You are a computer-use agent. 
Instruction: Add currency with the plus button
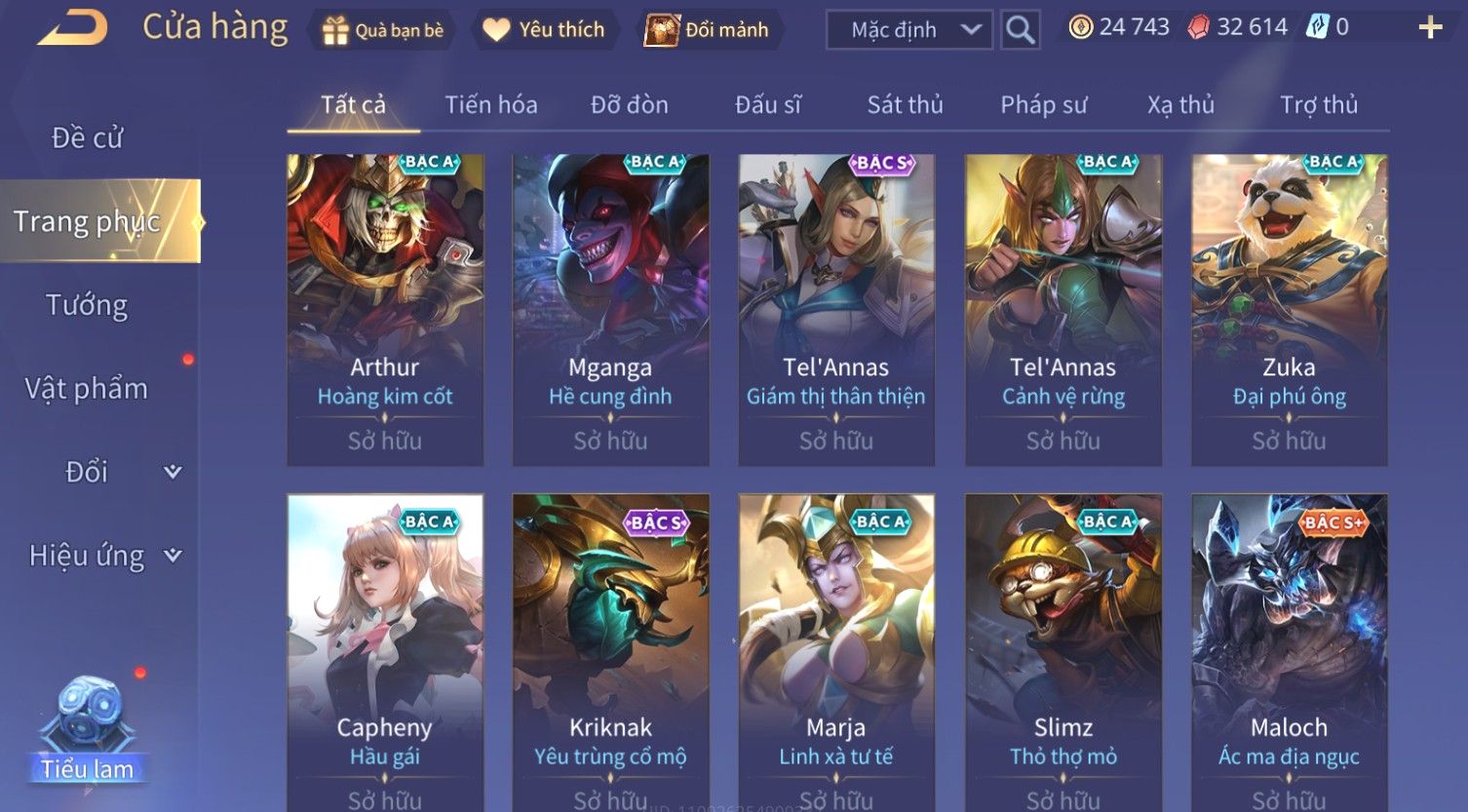coord(1429,27)
